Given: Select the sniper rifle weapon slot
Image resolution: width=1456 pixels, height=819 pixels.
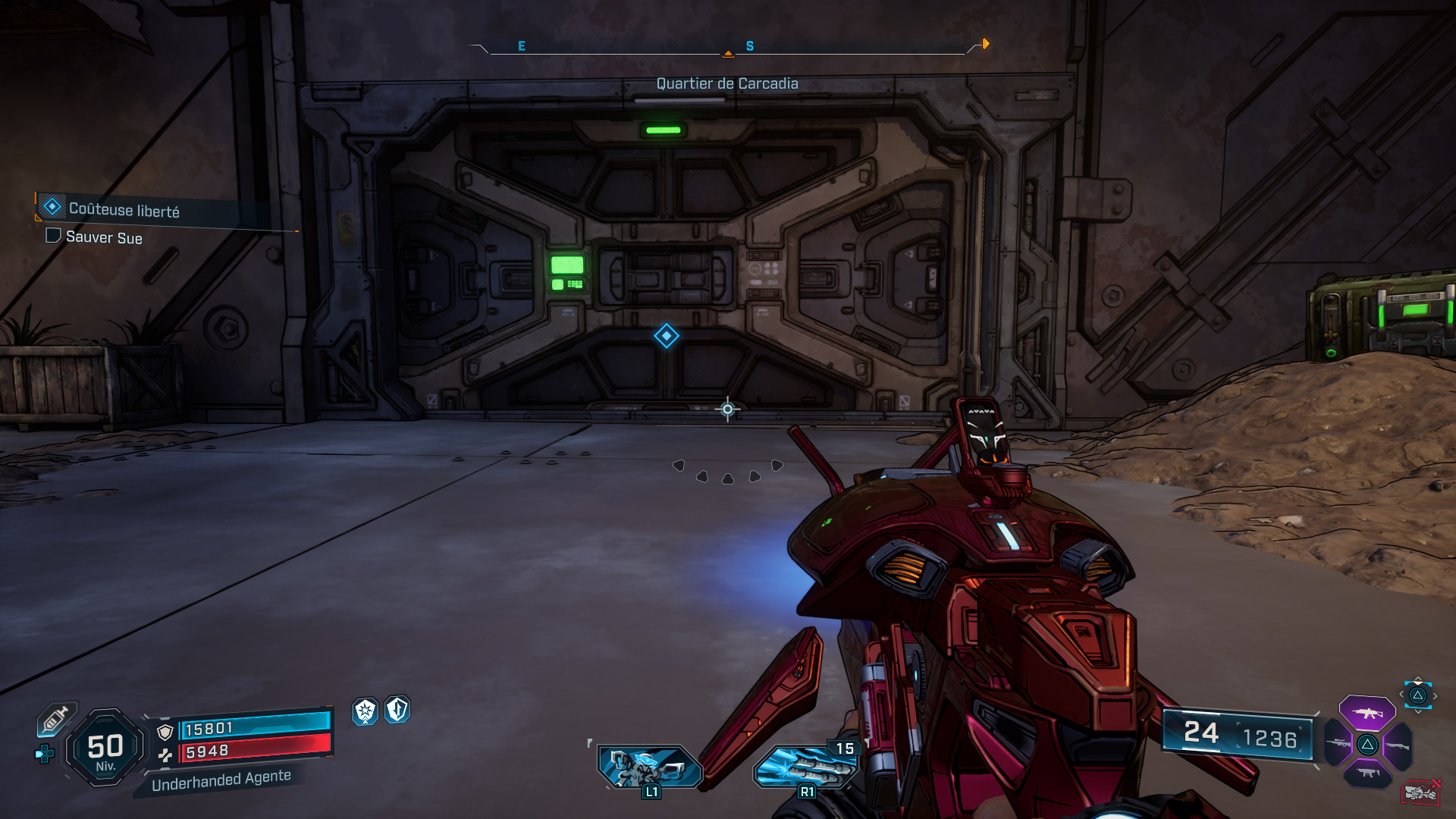Looking at the screenshot, I should 1339,745.
